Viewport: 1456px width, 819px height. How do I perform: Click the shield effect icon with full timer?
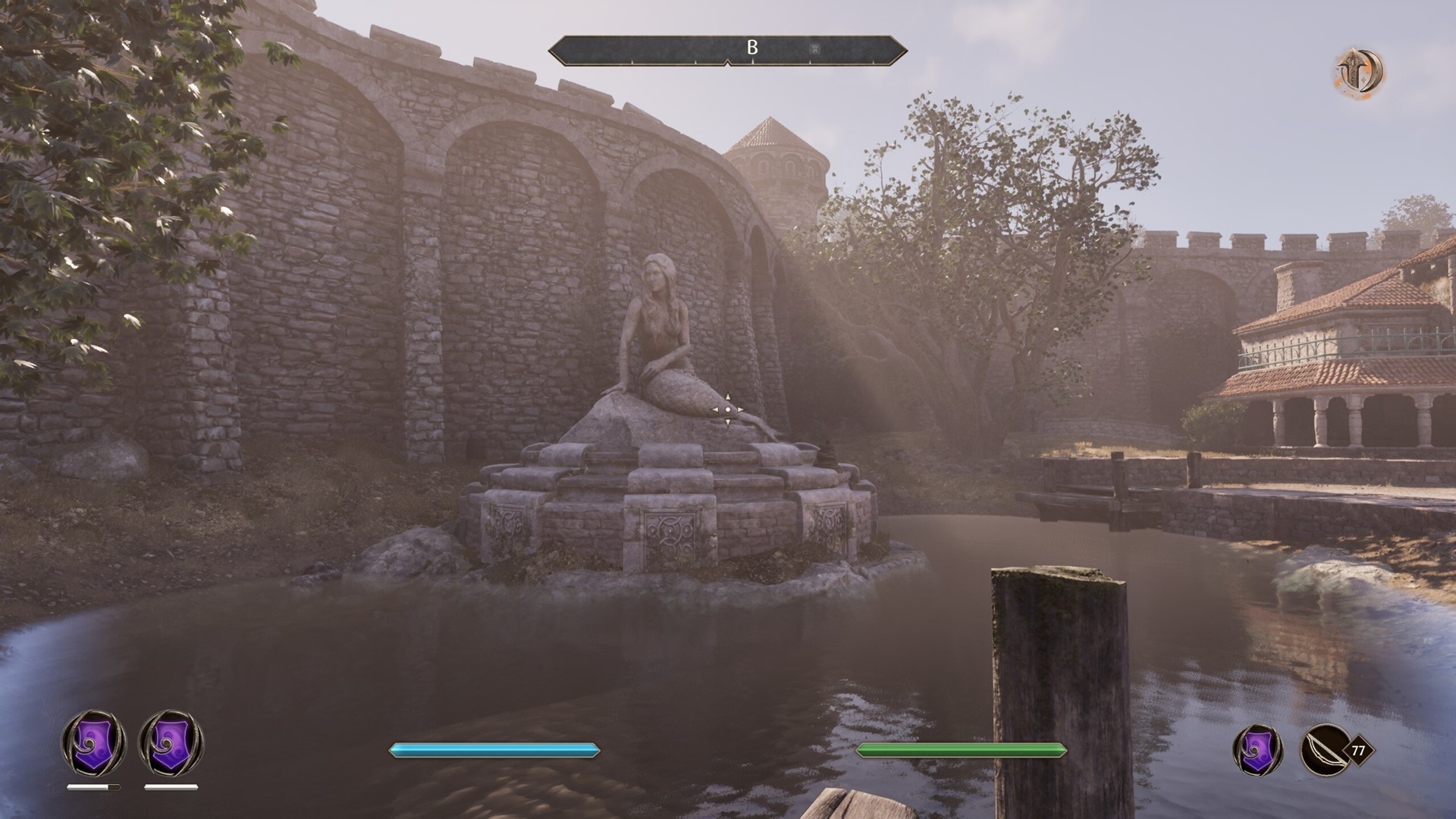click(171, 742)
